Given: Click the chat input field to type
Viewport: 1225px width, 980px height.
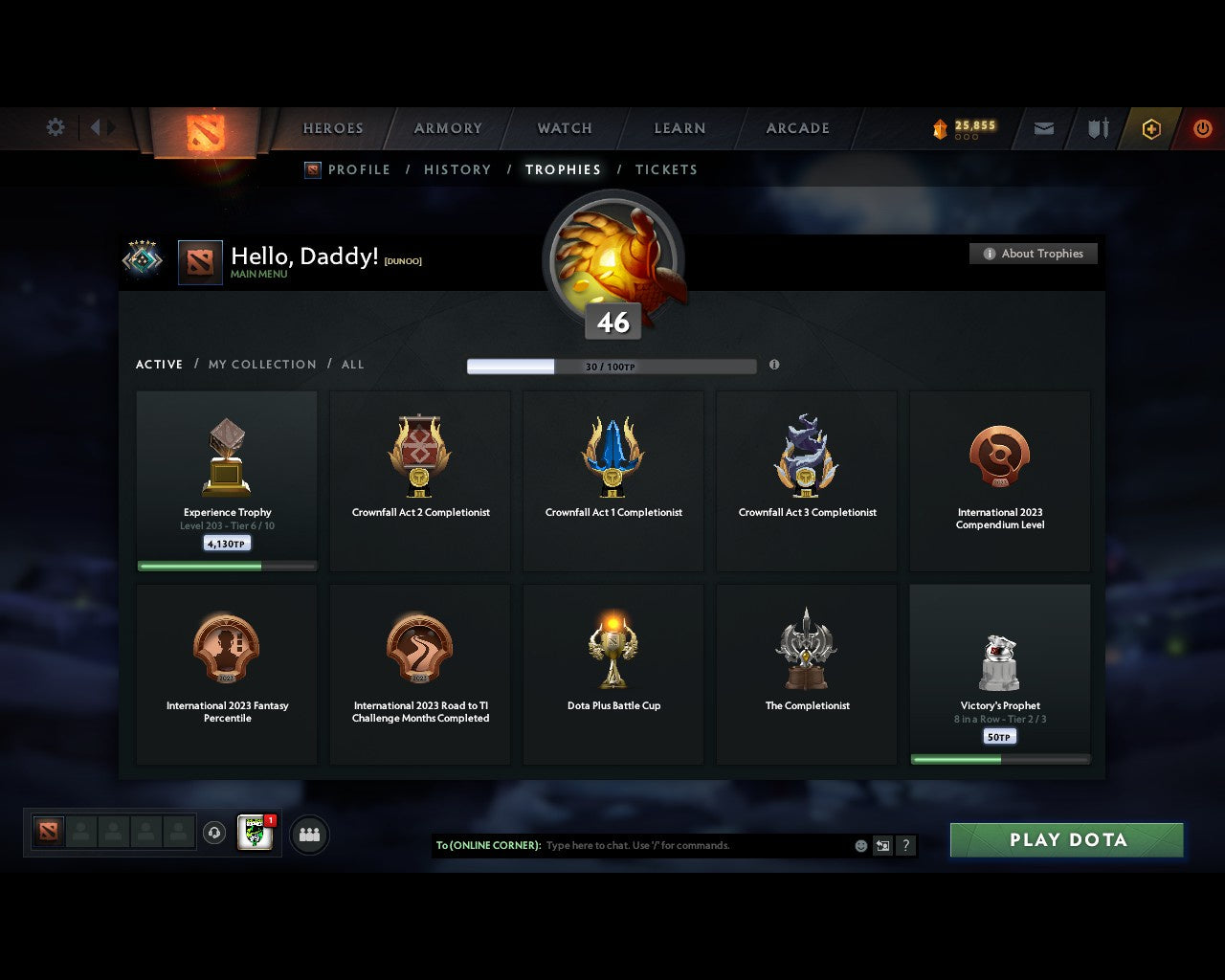Looking at the screenshot, I should click(651, 845).
